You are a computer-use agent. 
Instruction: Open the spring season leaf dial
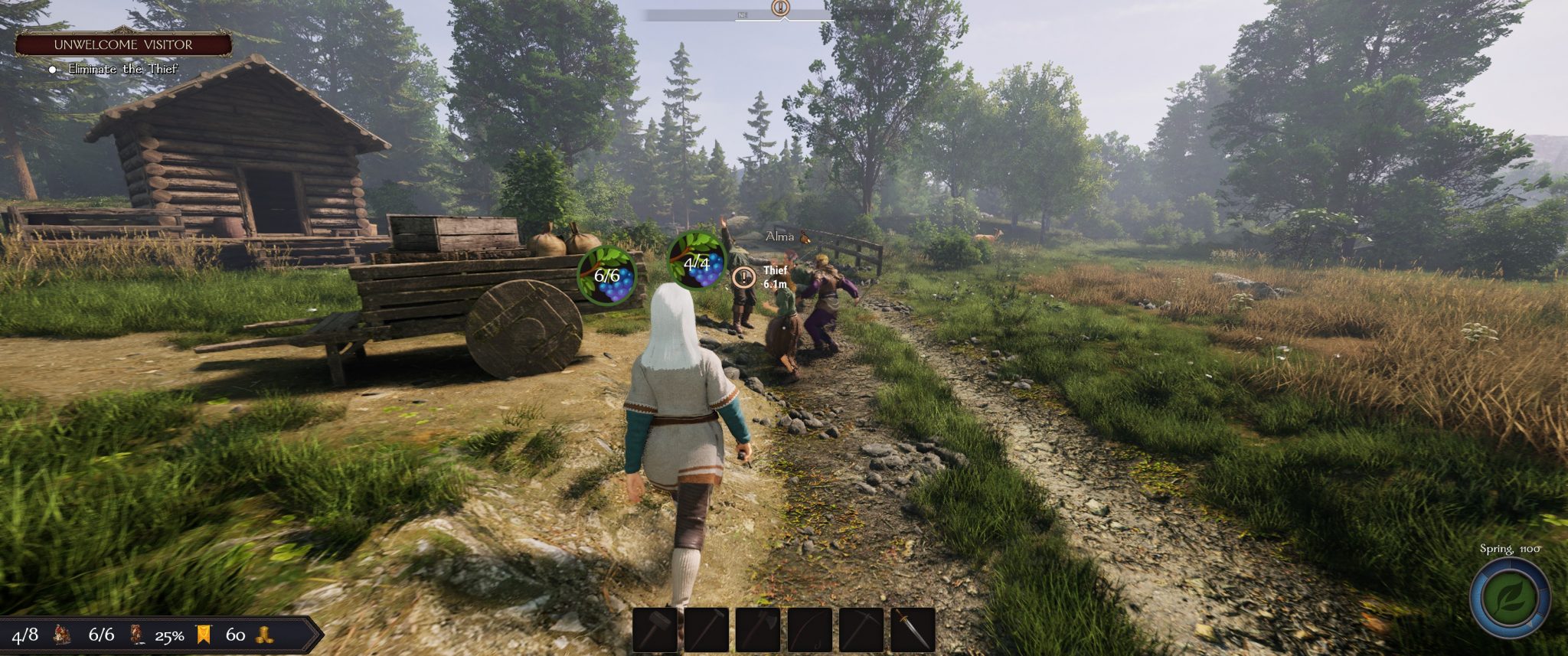[x=1510, y=598]
